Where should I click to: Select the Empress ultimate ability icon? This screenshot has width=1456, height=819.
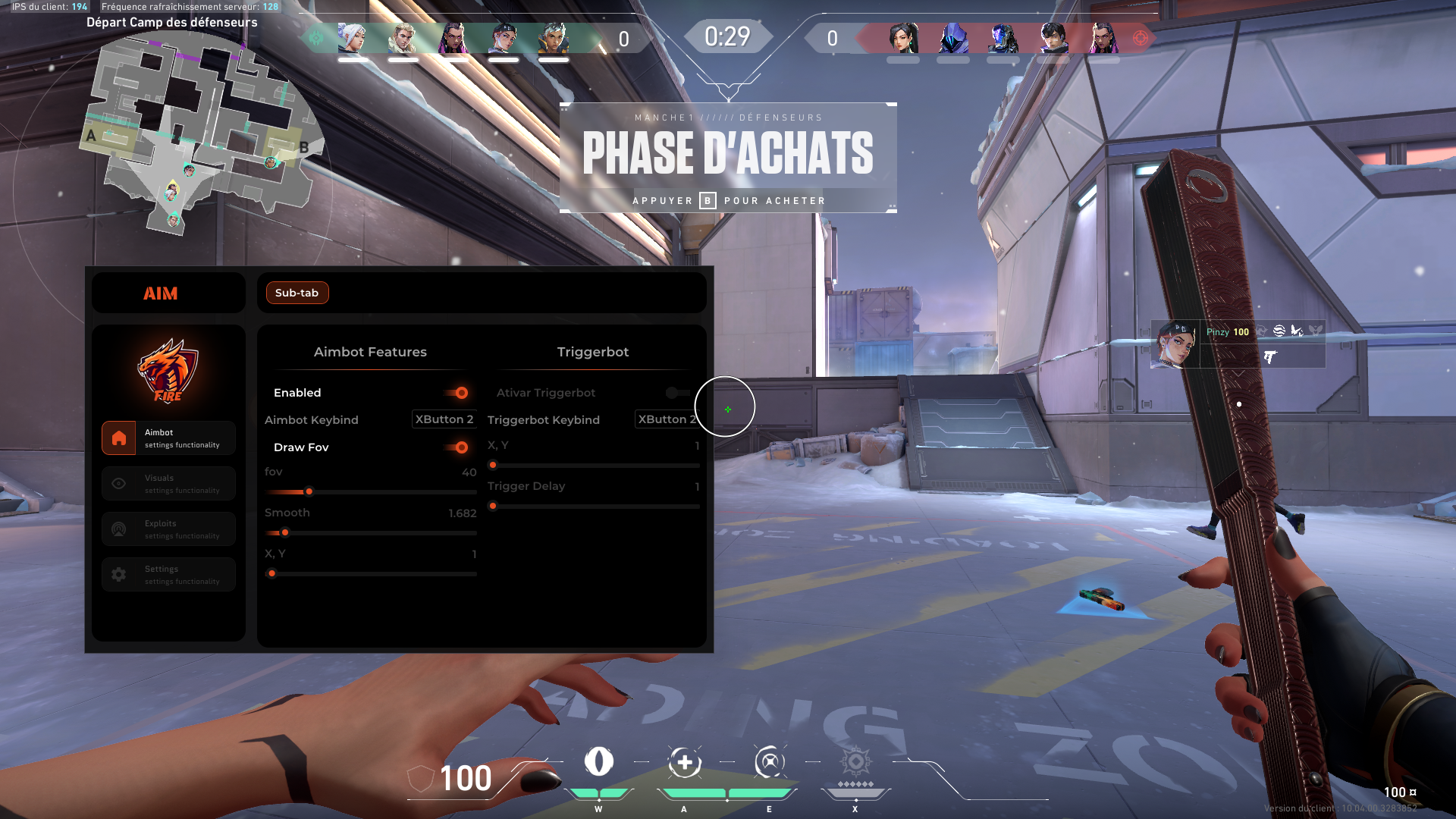pyautogui.click(x=855, y=761)
